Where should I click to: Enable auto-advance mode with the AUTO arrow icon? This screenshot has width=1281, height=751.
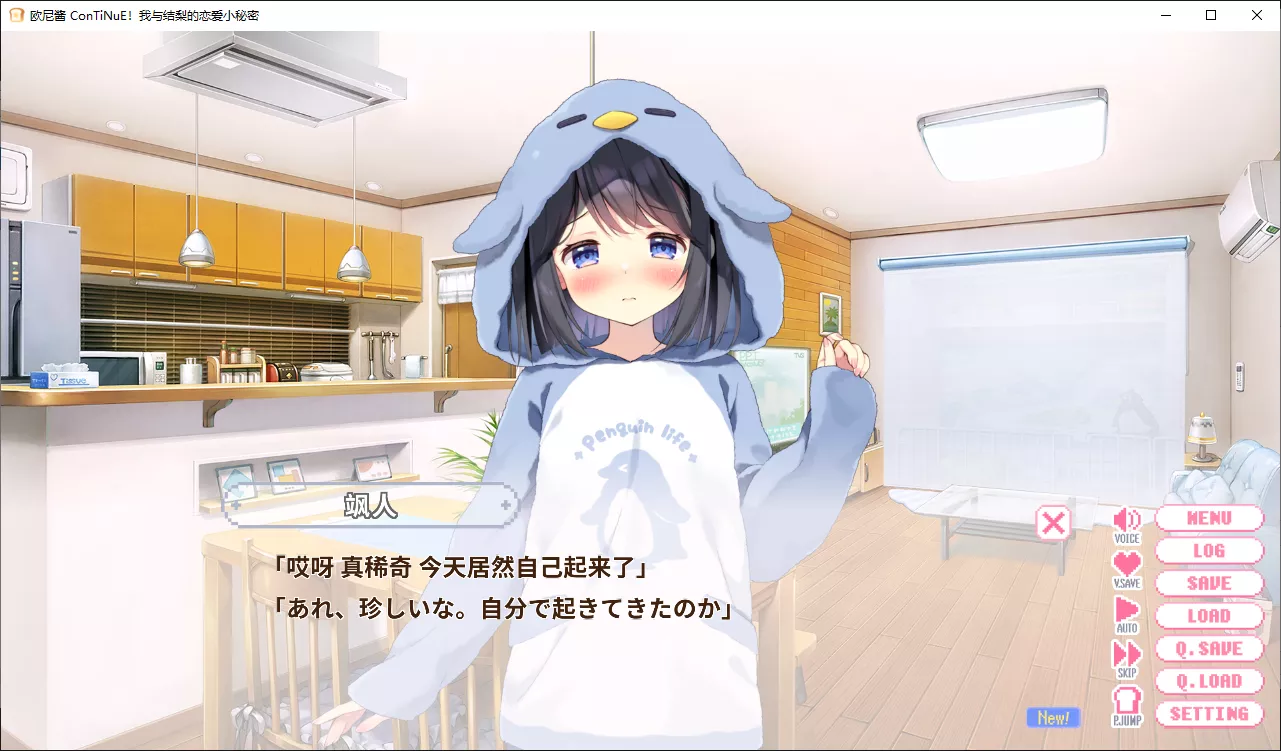[1128, 608]
